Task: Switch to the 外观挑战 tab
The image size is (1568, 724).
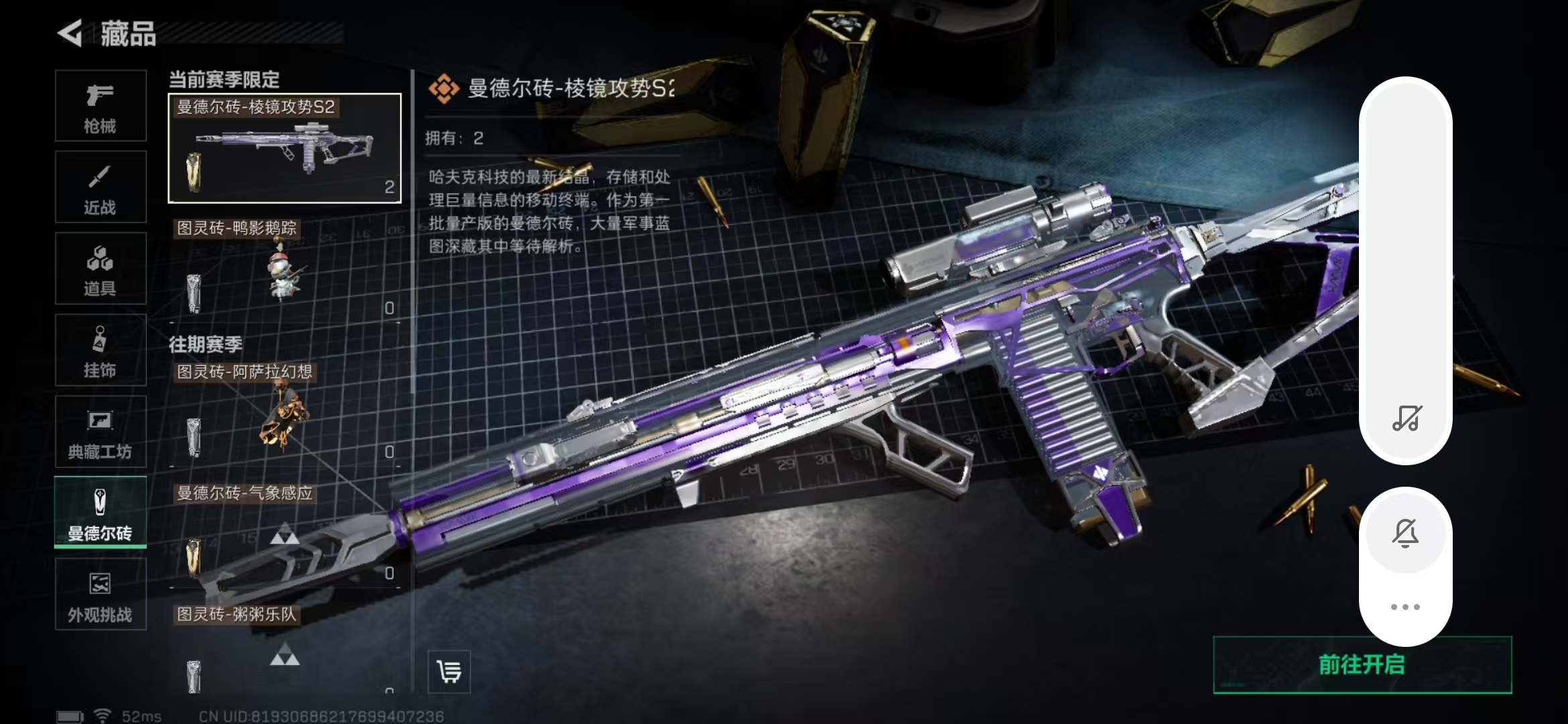Action: (101, 594)
